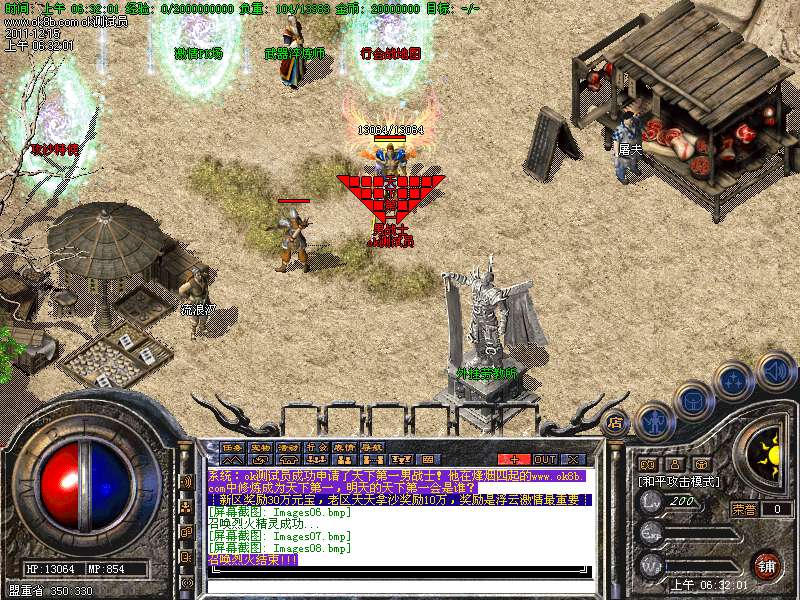Viewport: 800px width, 600px height.
Task: Click the 荣誉 honor label
Action: tap(743, 509)
